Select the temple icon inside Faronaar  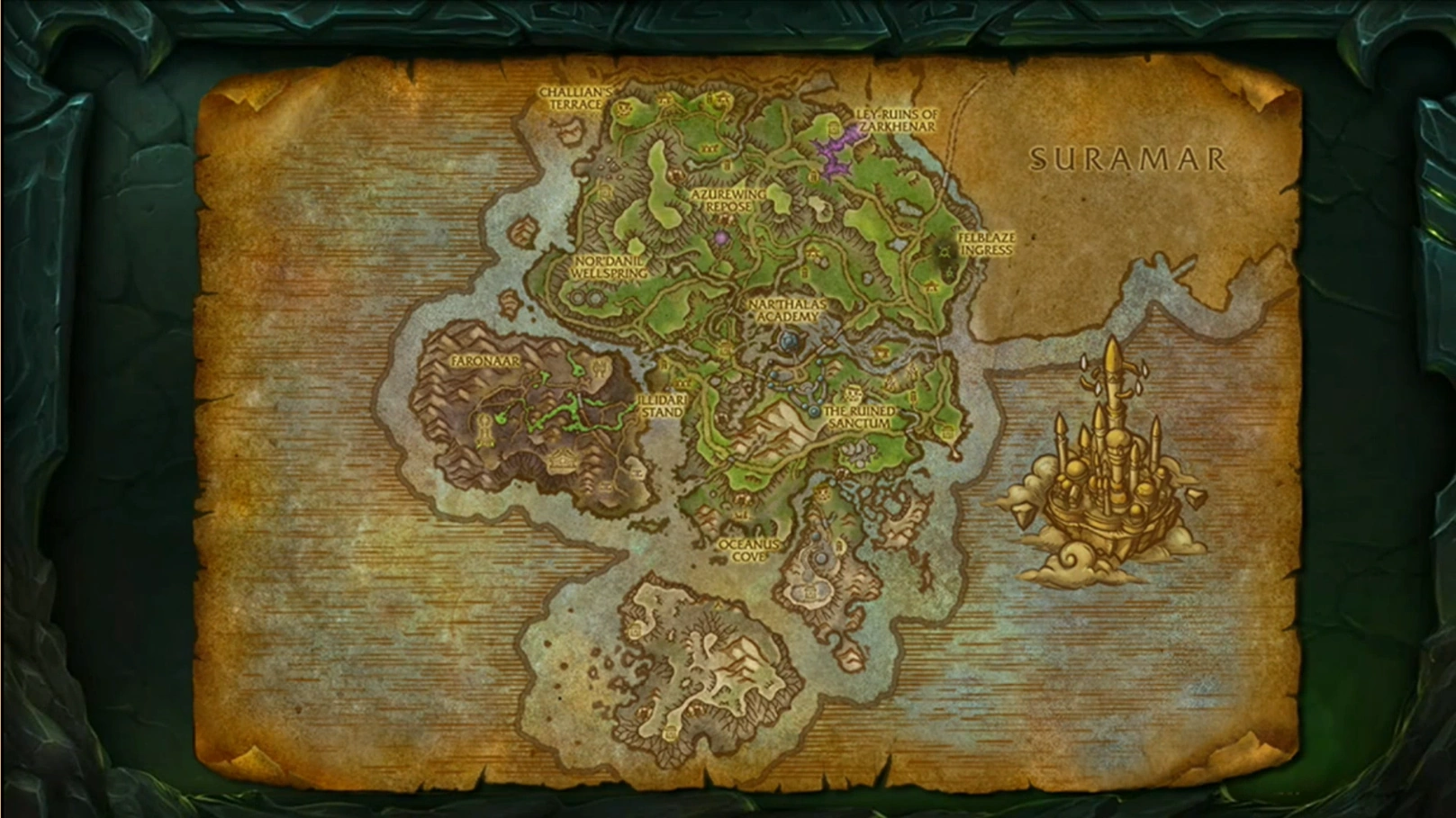tap(561, 461)
